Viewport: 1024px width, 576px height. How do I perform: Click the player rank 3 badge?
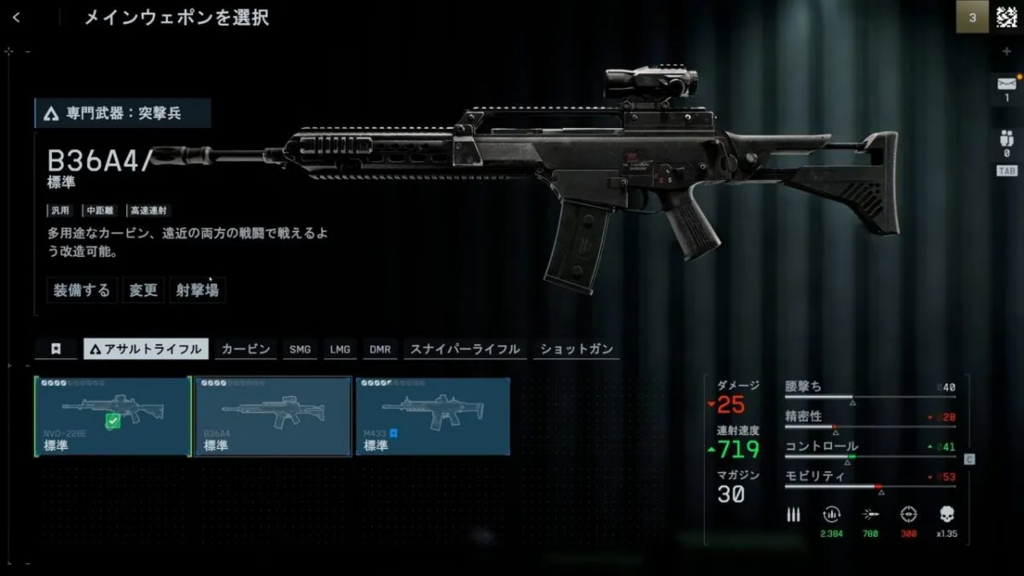point(972,17)
